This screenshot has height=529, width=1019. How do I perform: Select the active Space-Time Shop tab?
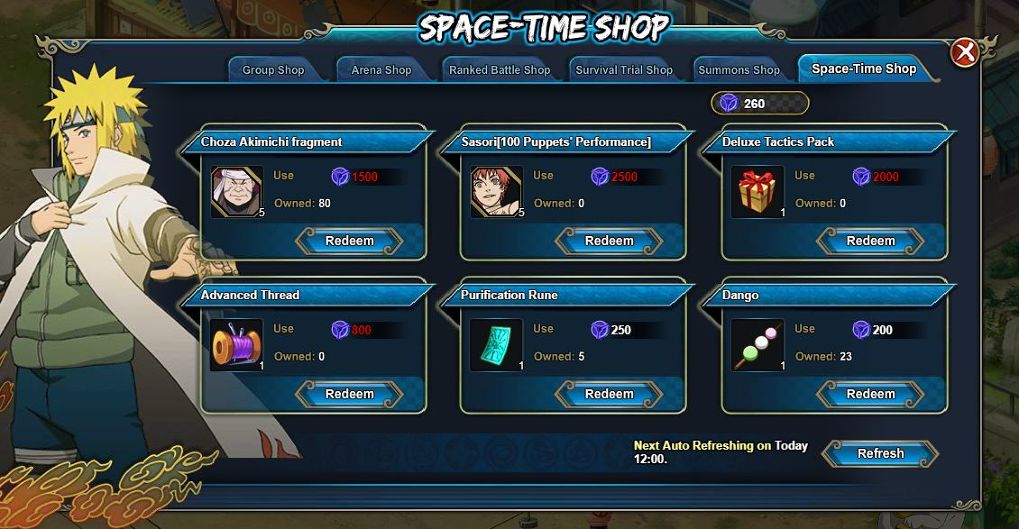coord(863,69)
